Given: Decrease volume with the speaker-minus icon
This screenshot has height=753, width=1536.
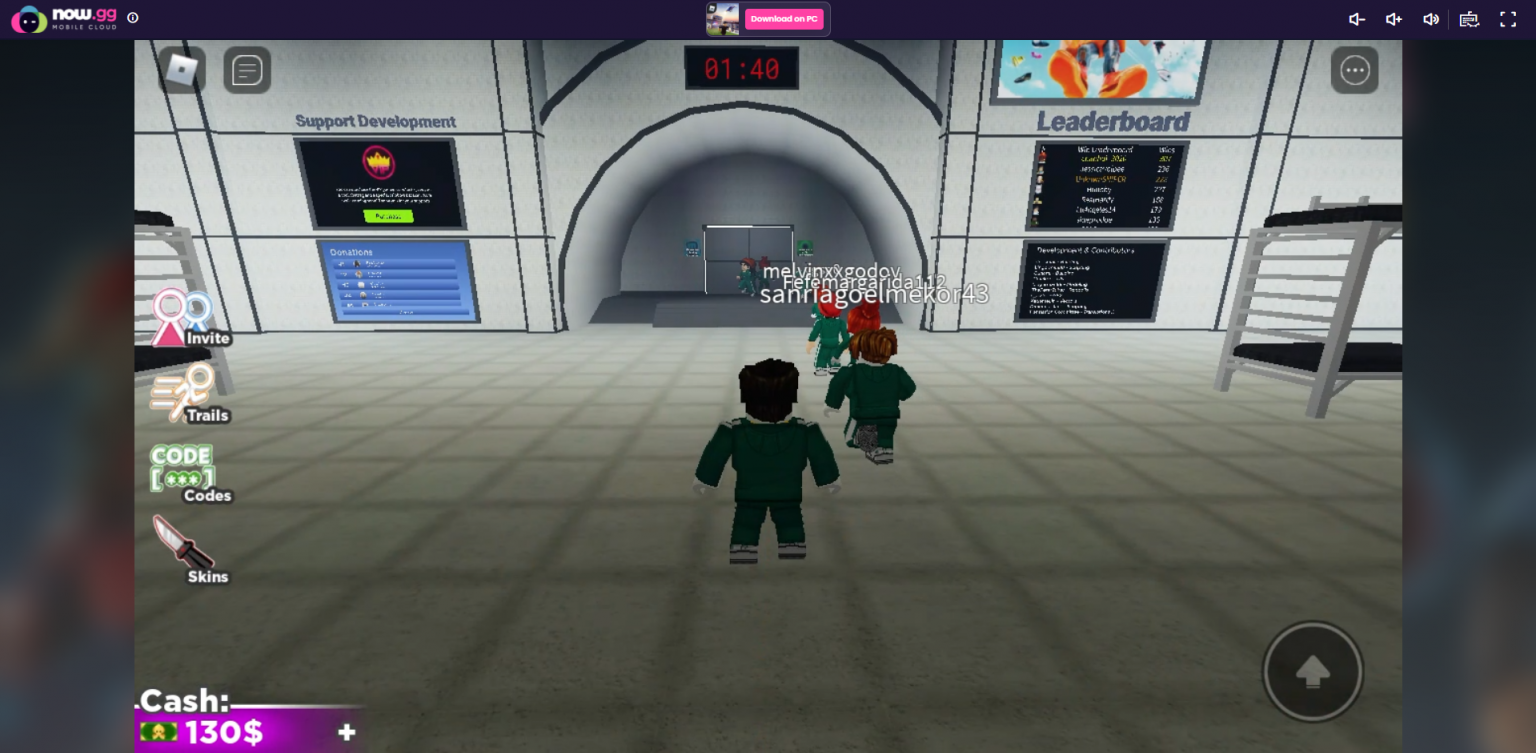Looking at the screenshot, I should tap(1355, 18).
